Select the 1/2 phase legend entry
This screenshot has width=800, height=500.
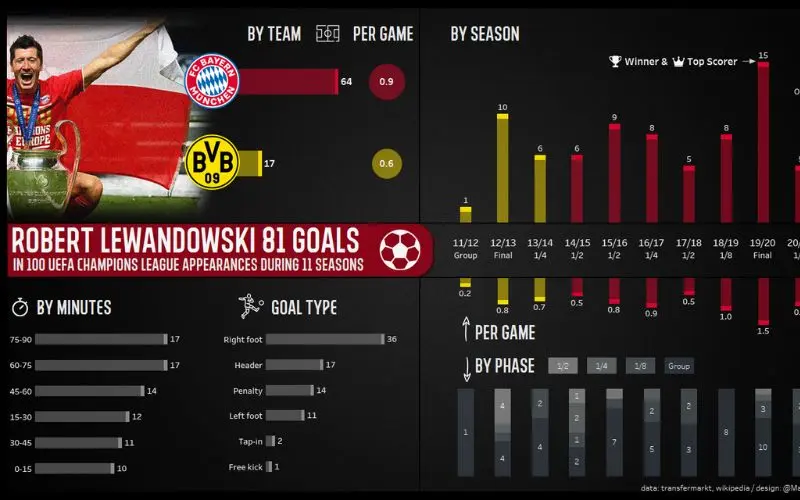[562, 366]
